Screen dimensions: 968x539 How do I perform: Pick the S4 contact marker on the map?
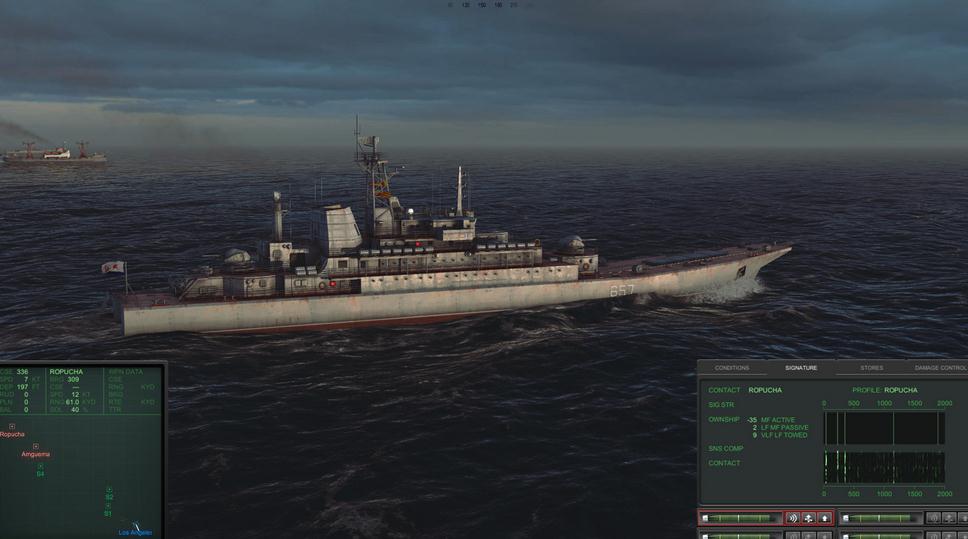point(41,467)
